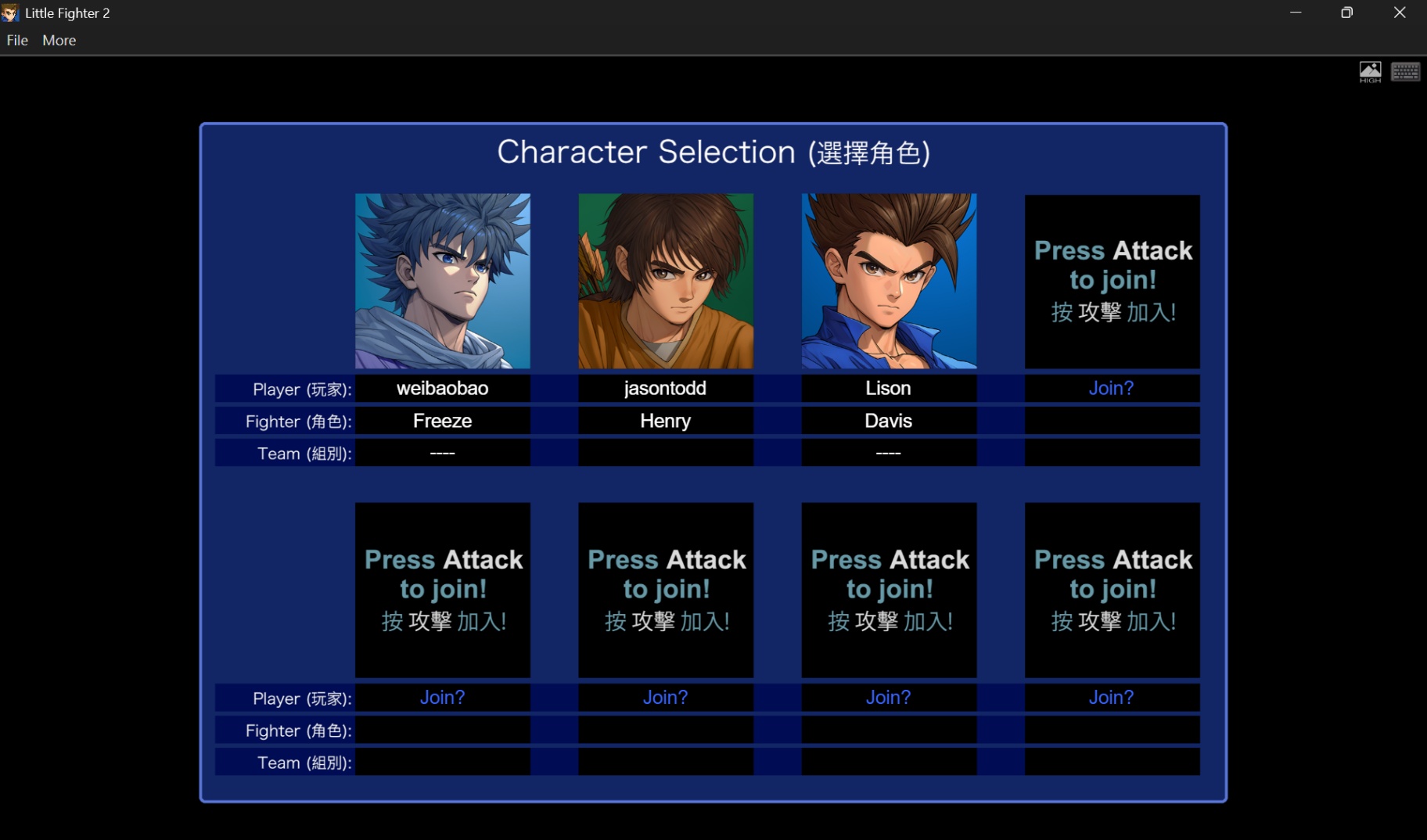Click Join? under the second bottom slot
This screenshot has height=840, width=1427.
pyautogui.click(x=665, y=697)
